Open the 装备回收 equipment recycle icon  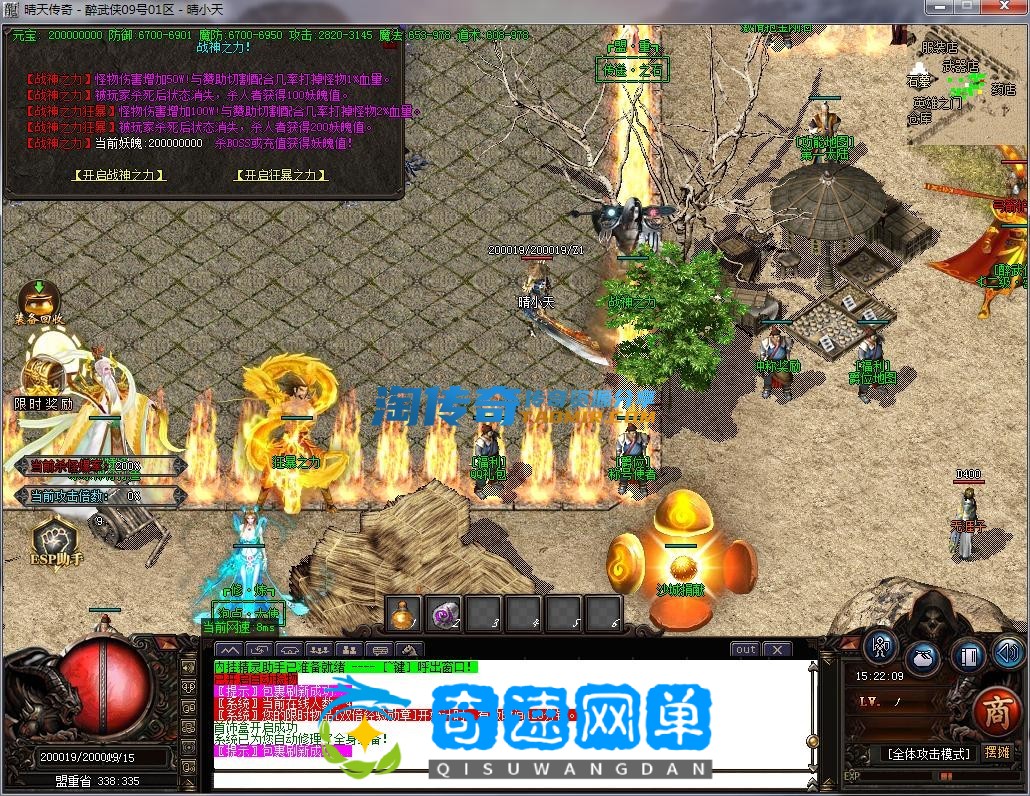click(39, 299)
